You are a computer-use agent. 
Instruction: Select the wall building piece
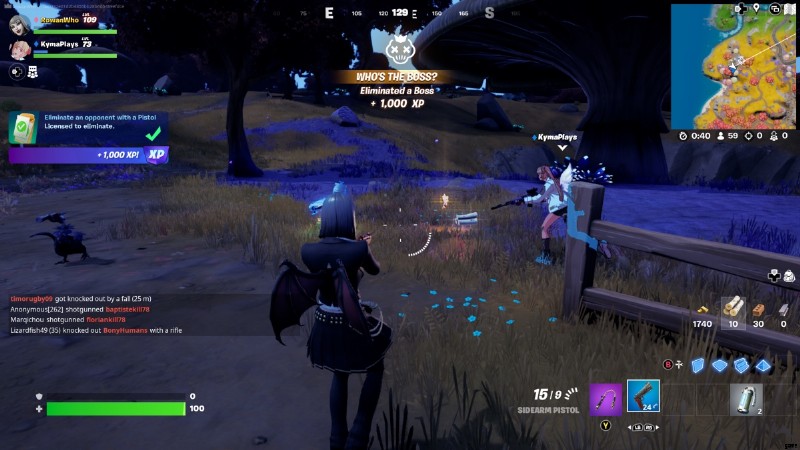(x=699, y=365)
